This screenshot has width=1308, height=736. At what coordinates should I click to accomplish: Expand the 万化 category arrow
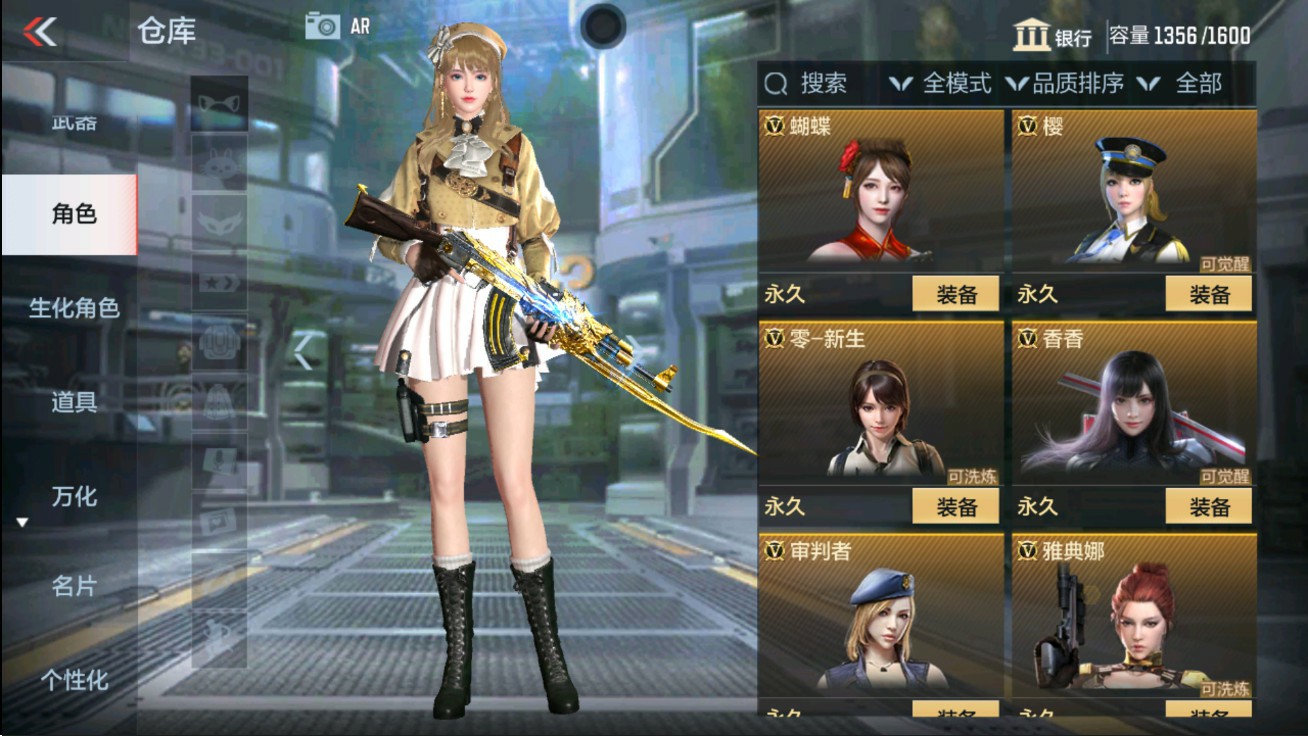pos(22,519)
